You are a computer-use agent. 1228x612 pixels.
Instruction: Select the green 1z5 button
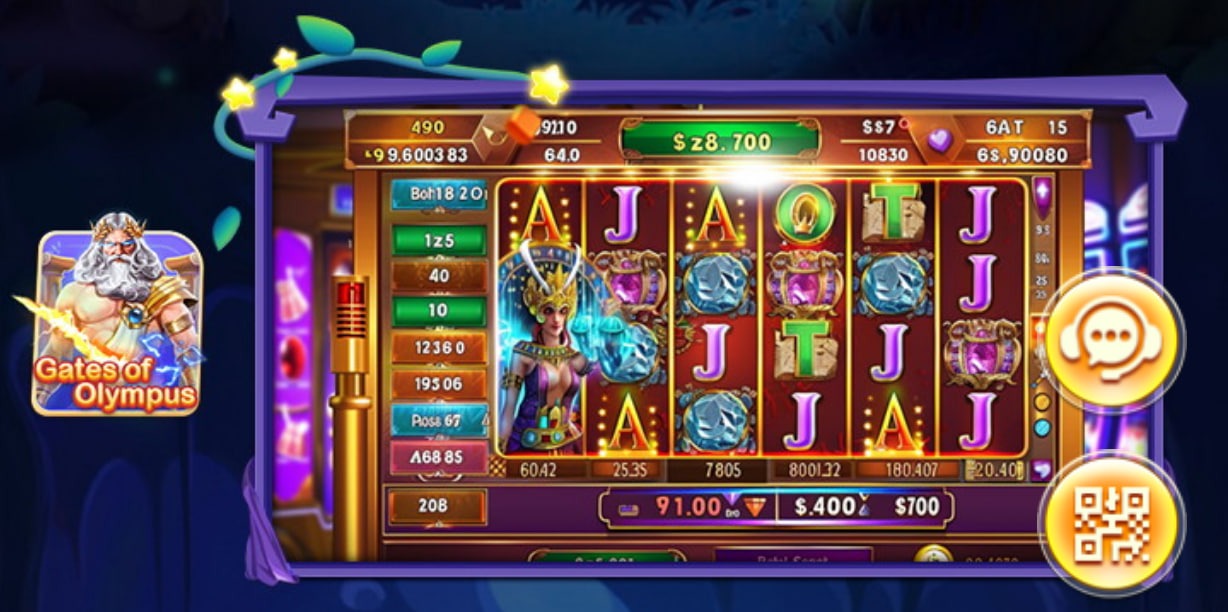[x=439, y=240]
